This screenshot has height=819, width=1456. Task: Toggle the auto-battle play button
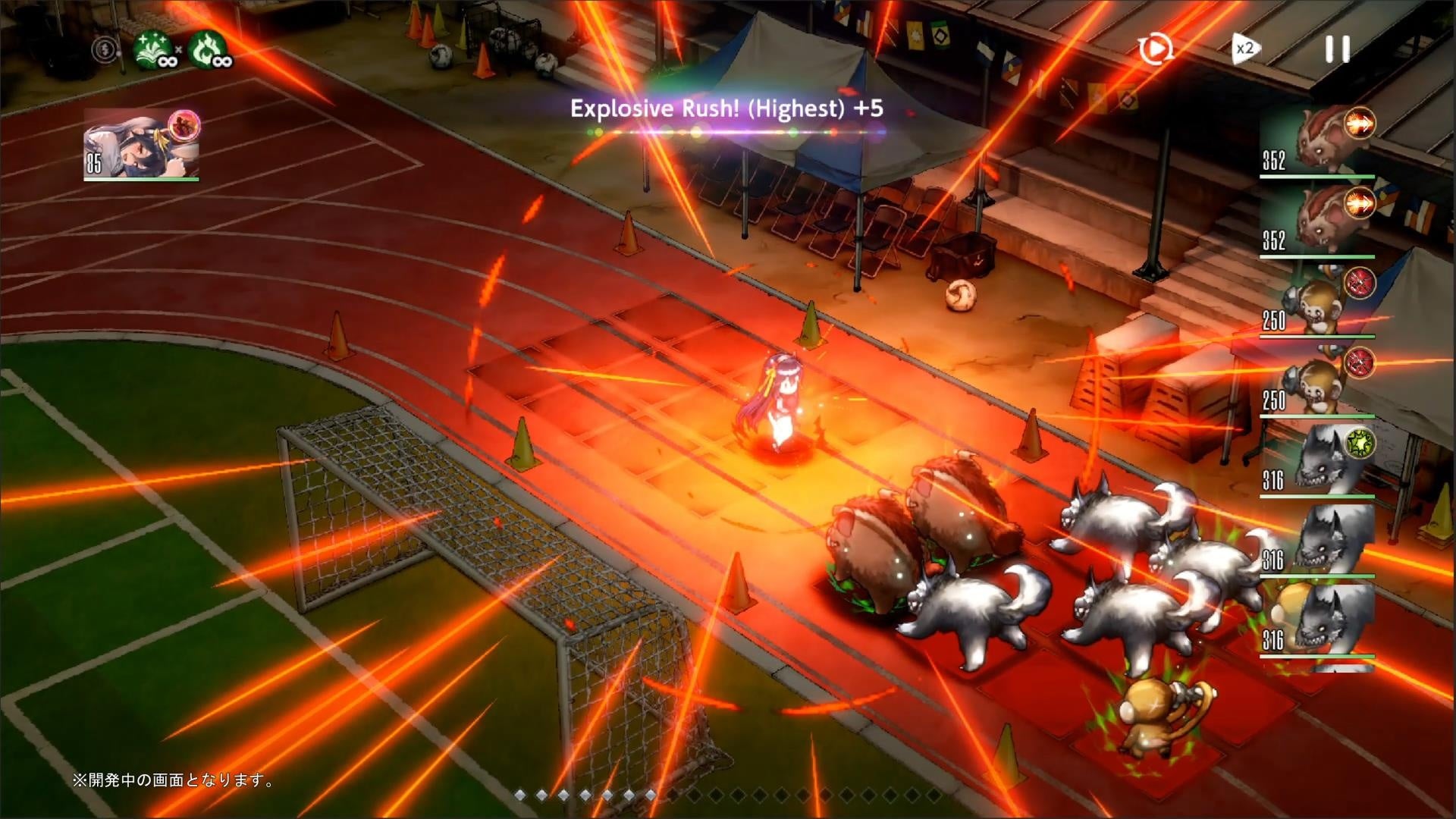click(x=1155, y=50)
